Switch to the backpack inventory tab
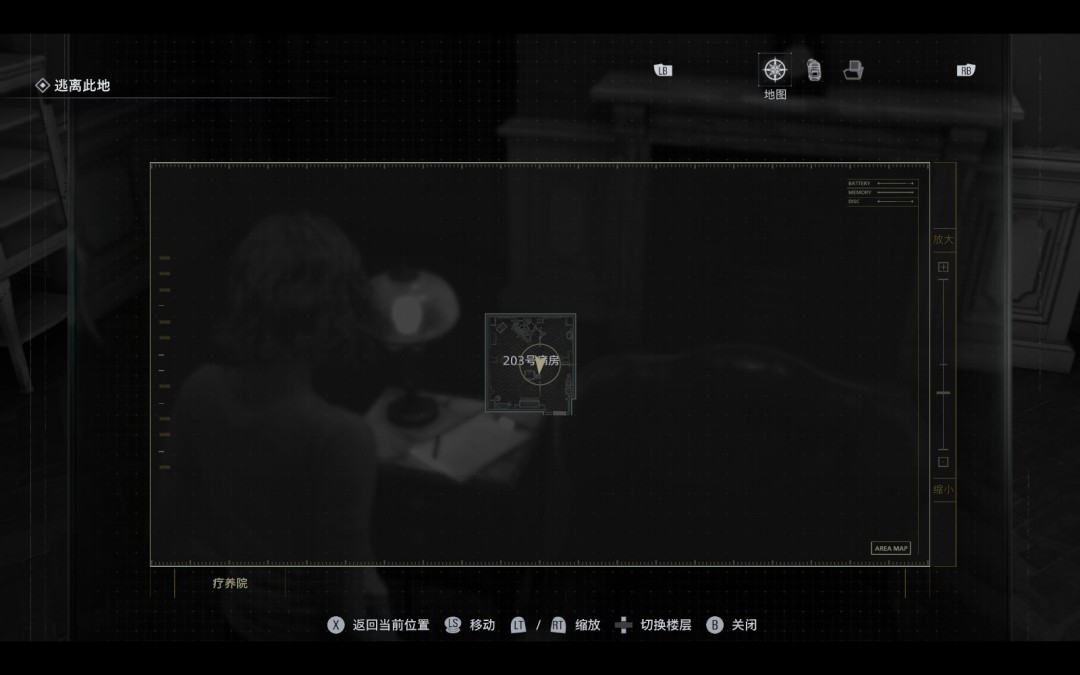The width and height of the screenshot is (1080, 675). click(x=814, y=70)
